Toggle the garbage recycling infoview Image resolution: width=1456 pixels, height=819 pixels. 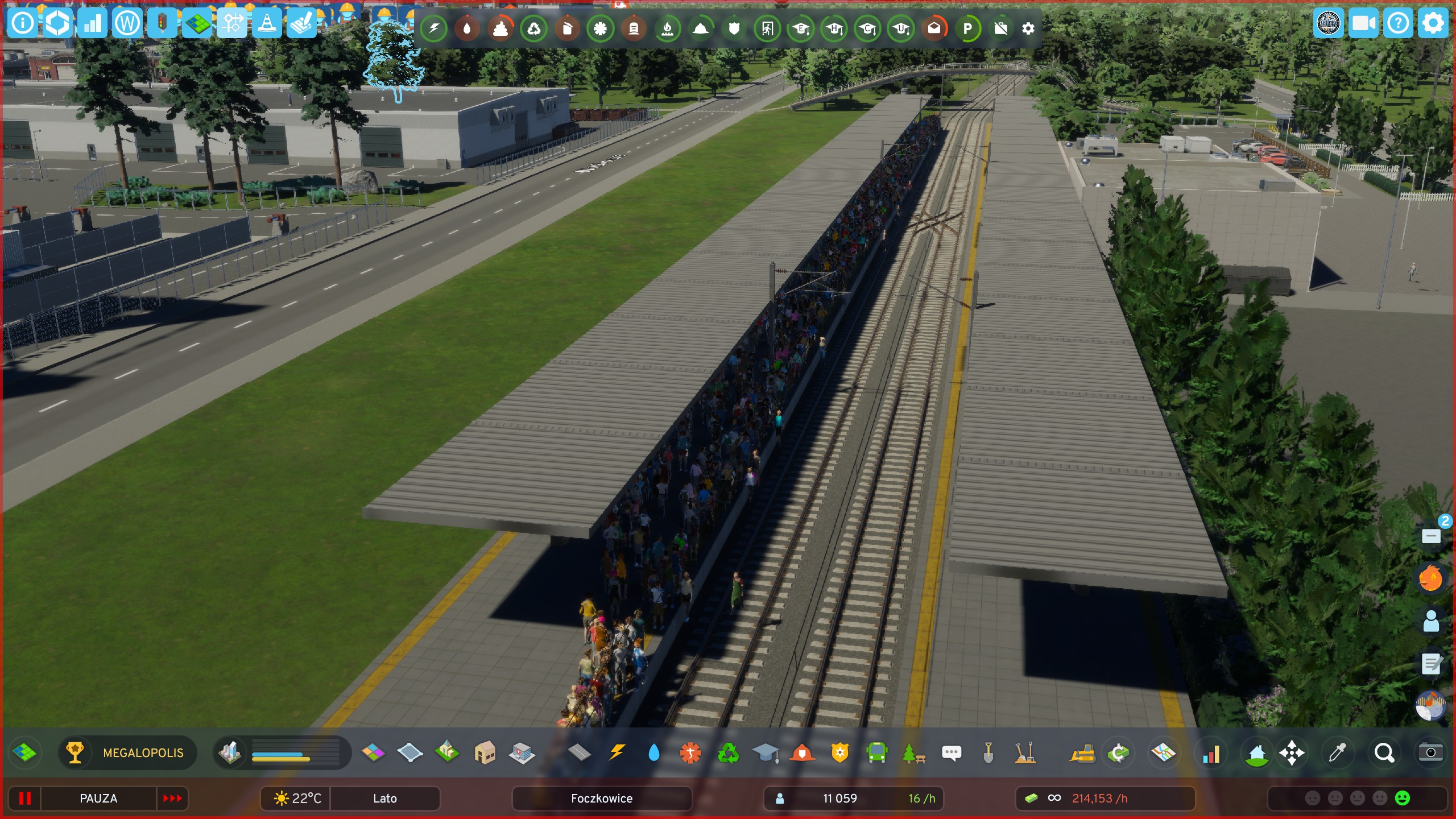point(534,28)
